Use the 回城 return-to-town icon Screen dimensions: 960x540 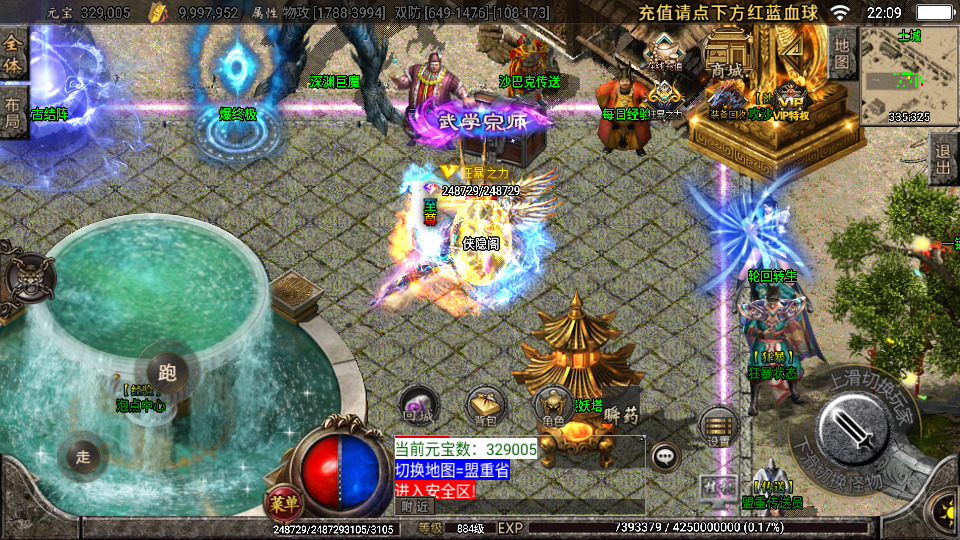[x=417, y=404]
